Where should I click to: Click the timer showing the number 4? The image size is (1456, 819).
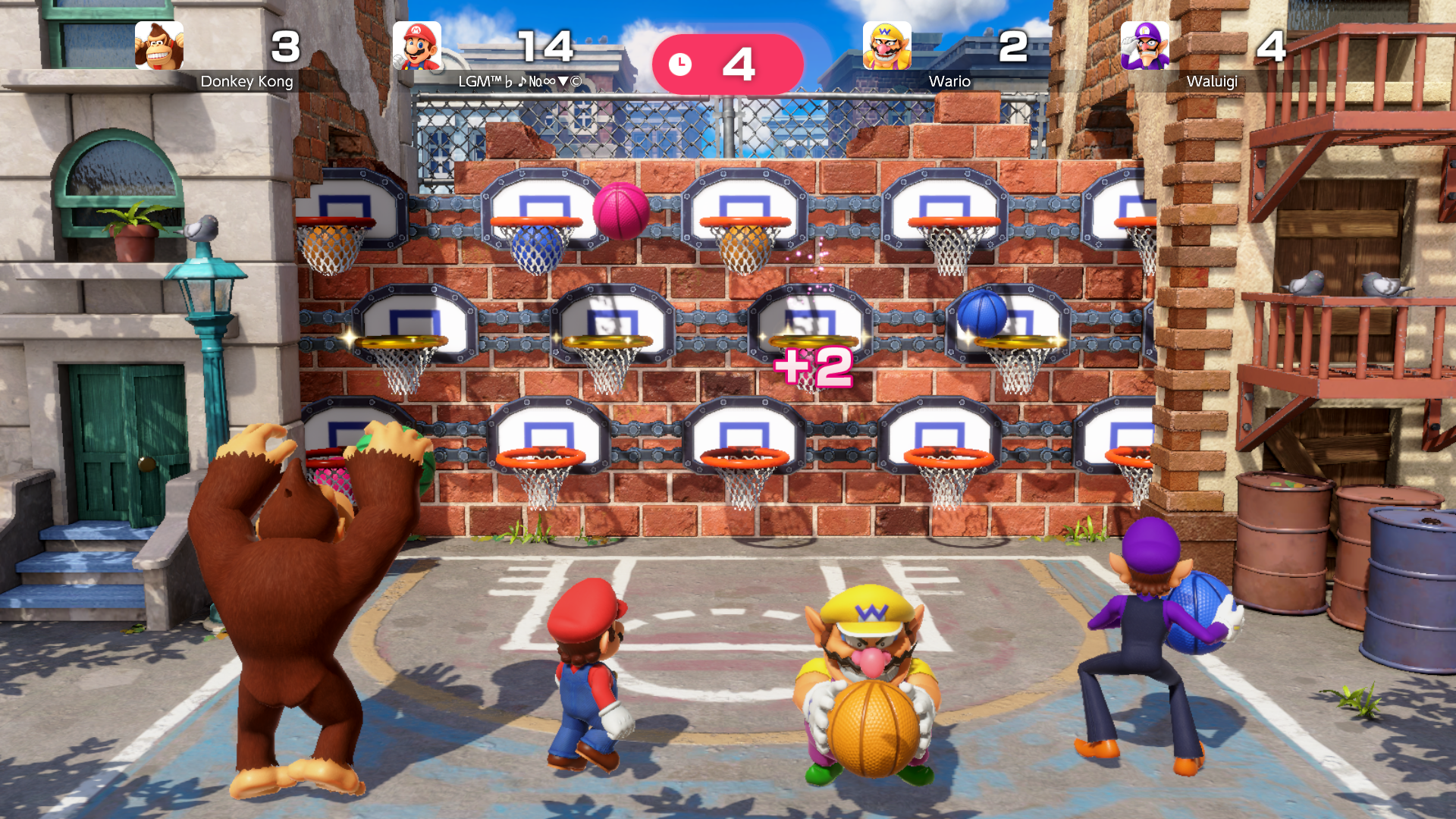click(738, 64)
